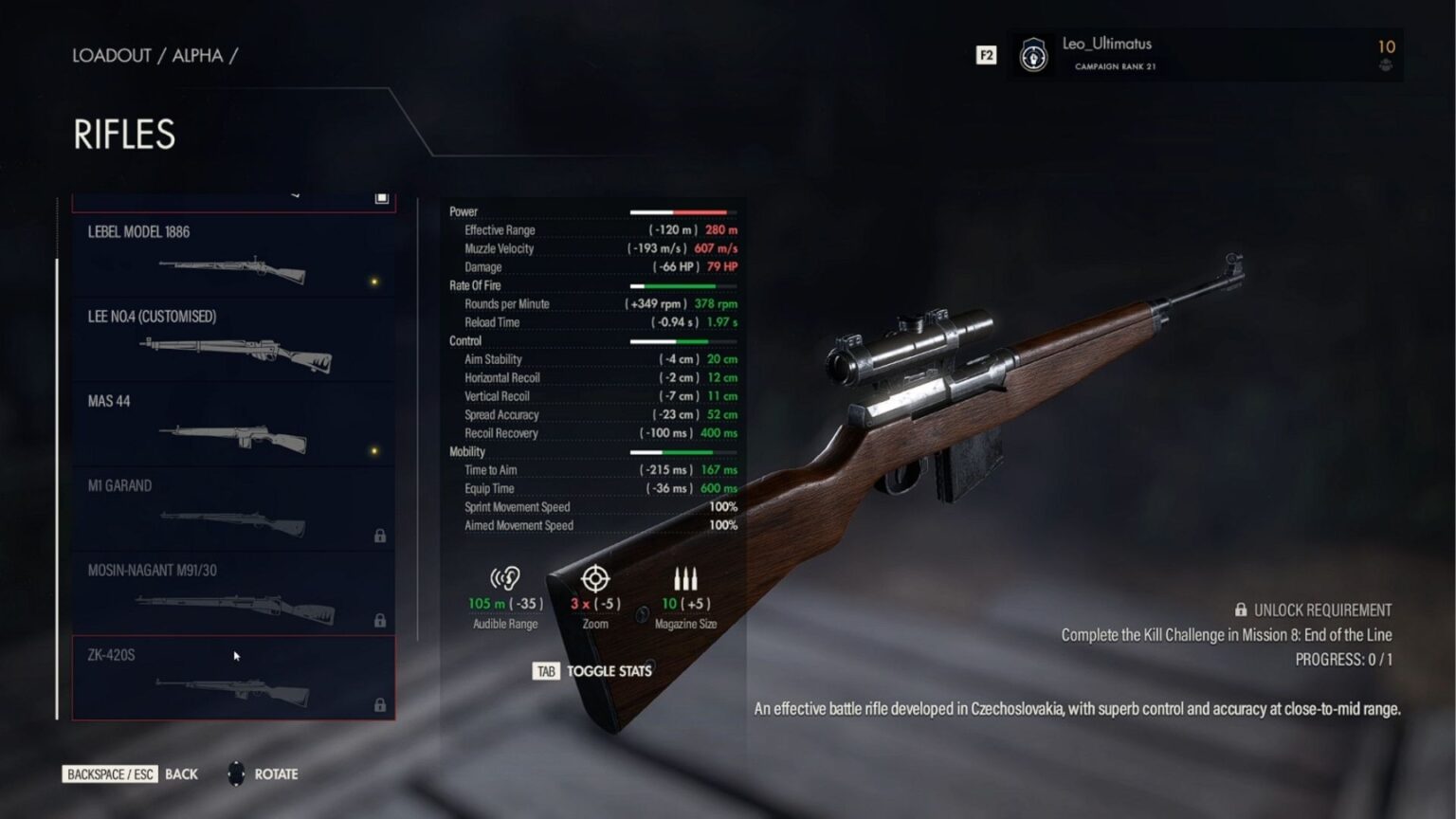Click the lock icon next to Unlock Requirement
Screen dimensions: 1456x819
point(1242,610)
